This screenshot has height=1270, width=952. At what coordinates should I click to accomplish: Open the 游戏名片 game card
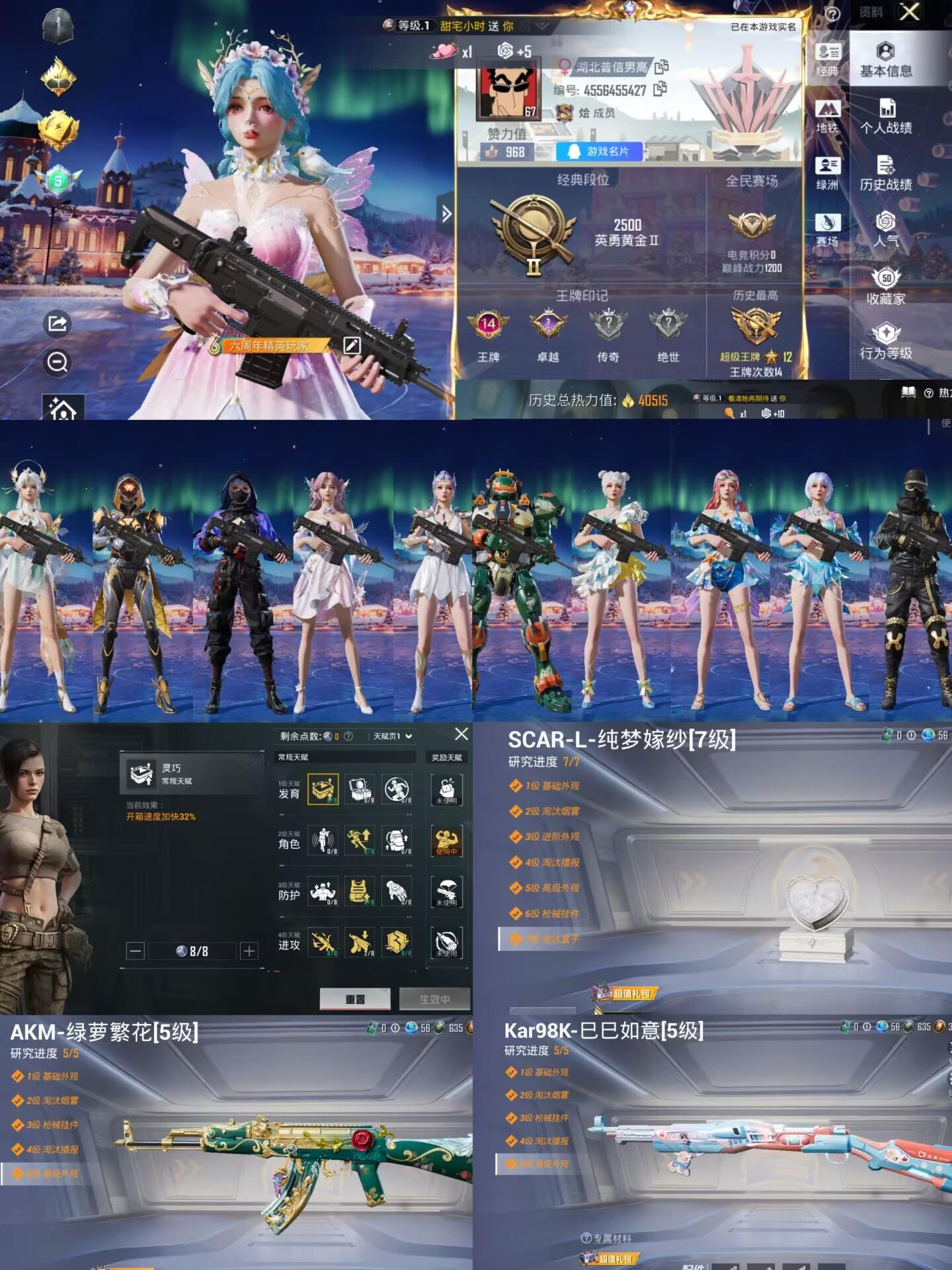point(600,151)
